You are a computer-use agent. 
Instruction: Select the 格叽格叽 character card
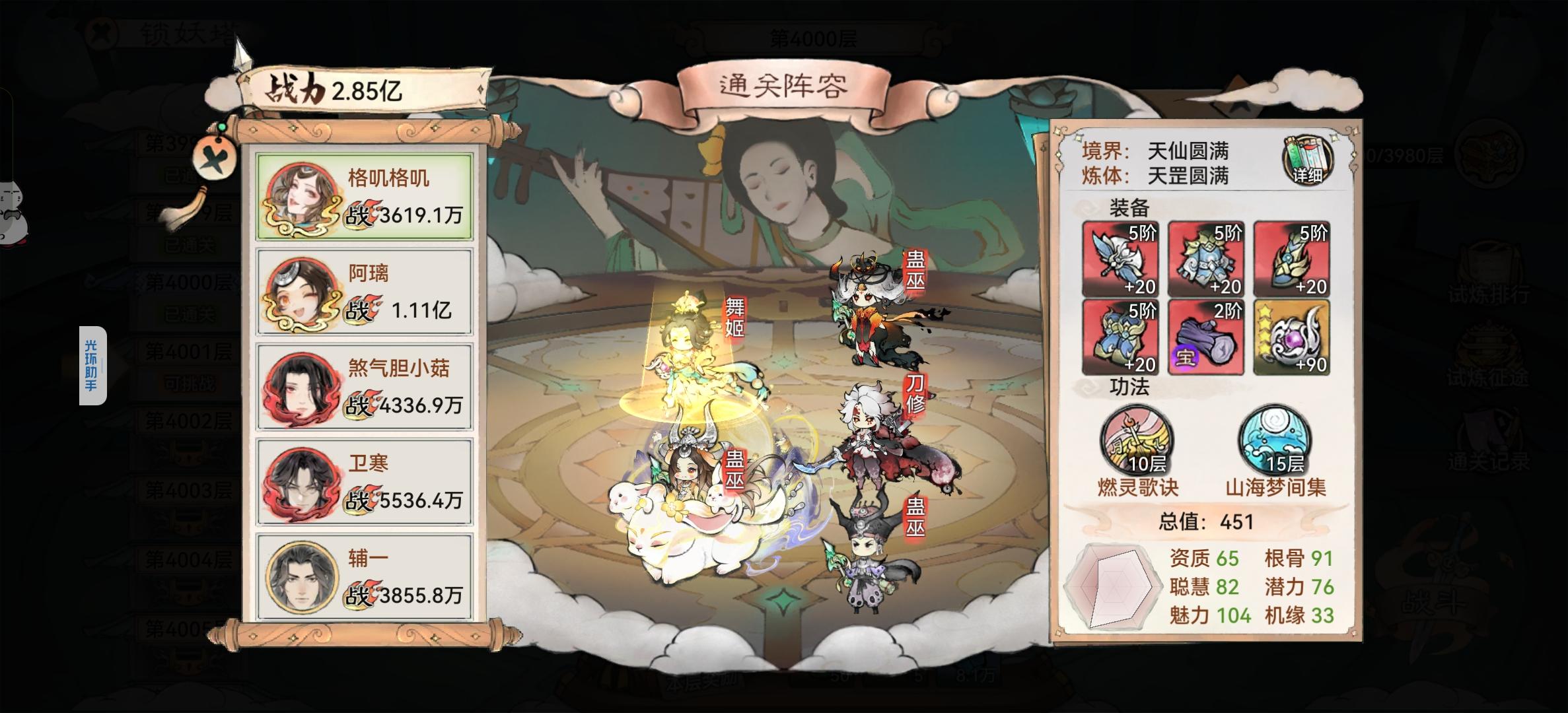point(364,198)
